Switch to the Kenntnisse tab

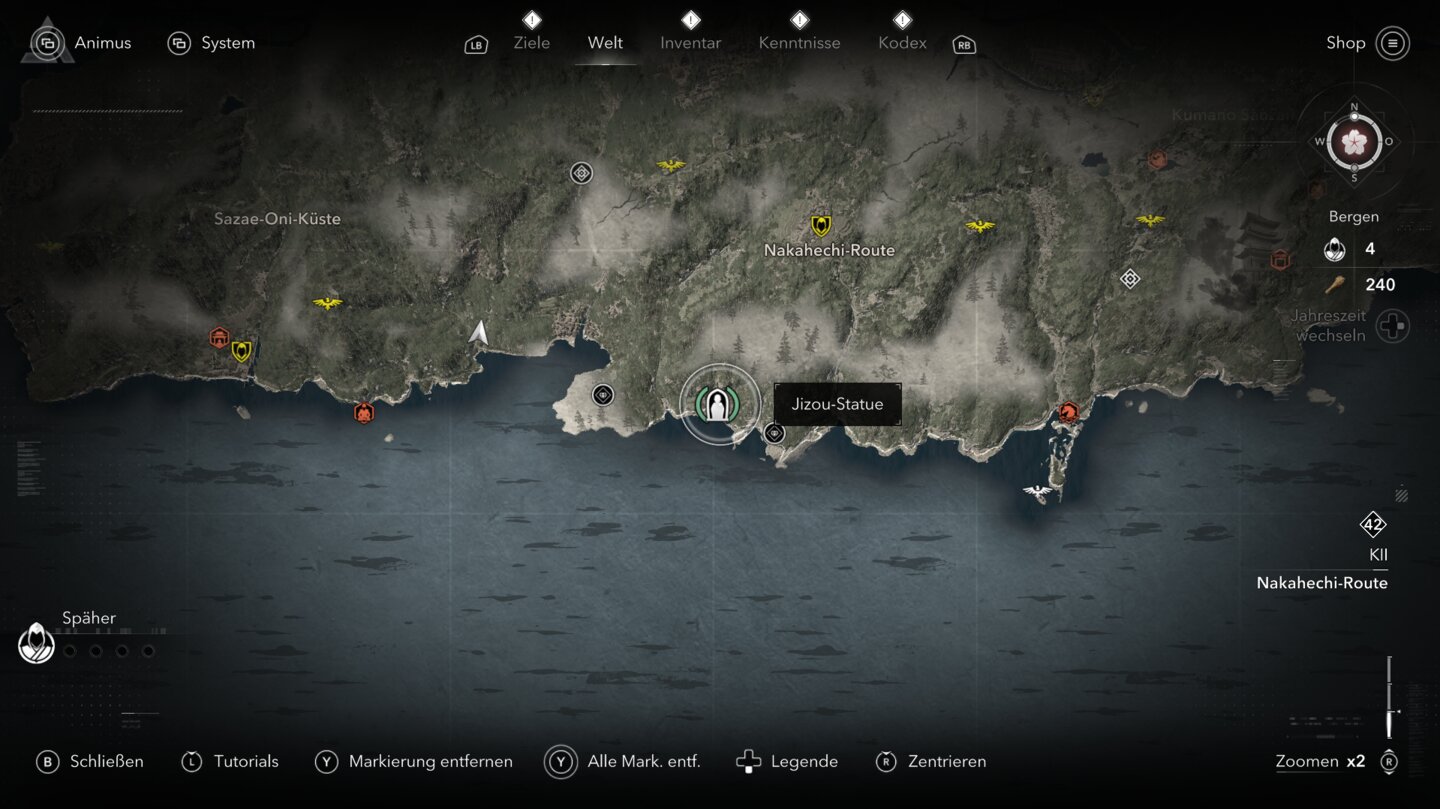tap(799, 43)
